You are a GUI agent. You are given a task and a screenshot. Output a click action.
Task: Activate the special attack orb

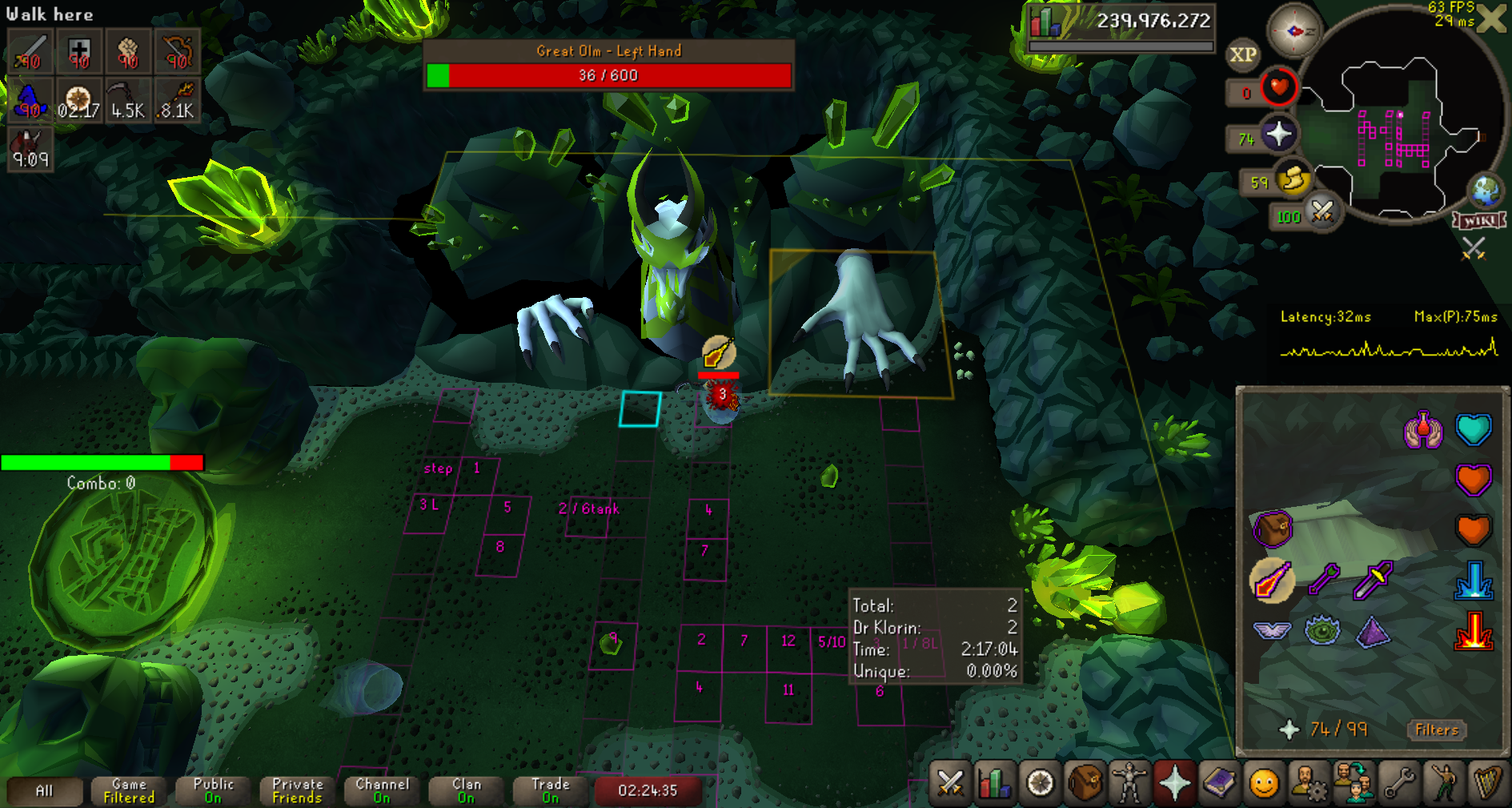[1322, 212]
